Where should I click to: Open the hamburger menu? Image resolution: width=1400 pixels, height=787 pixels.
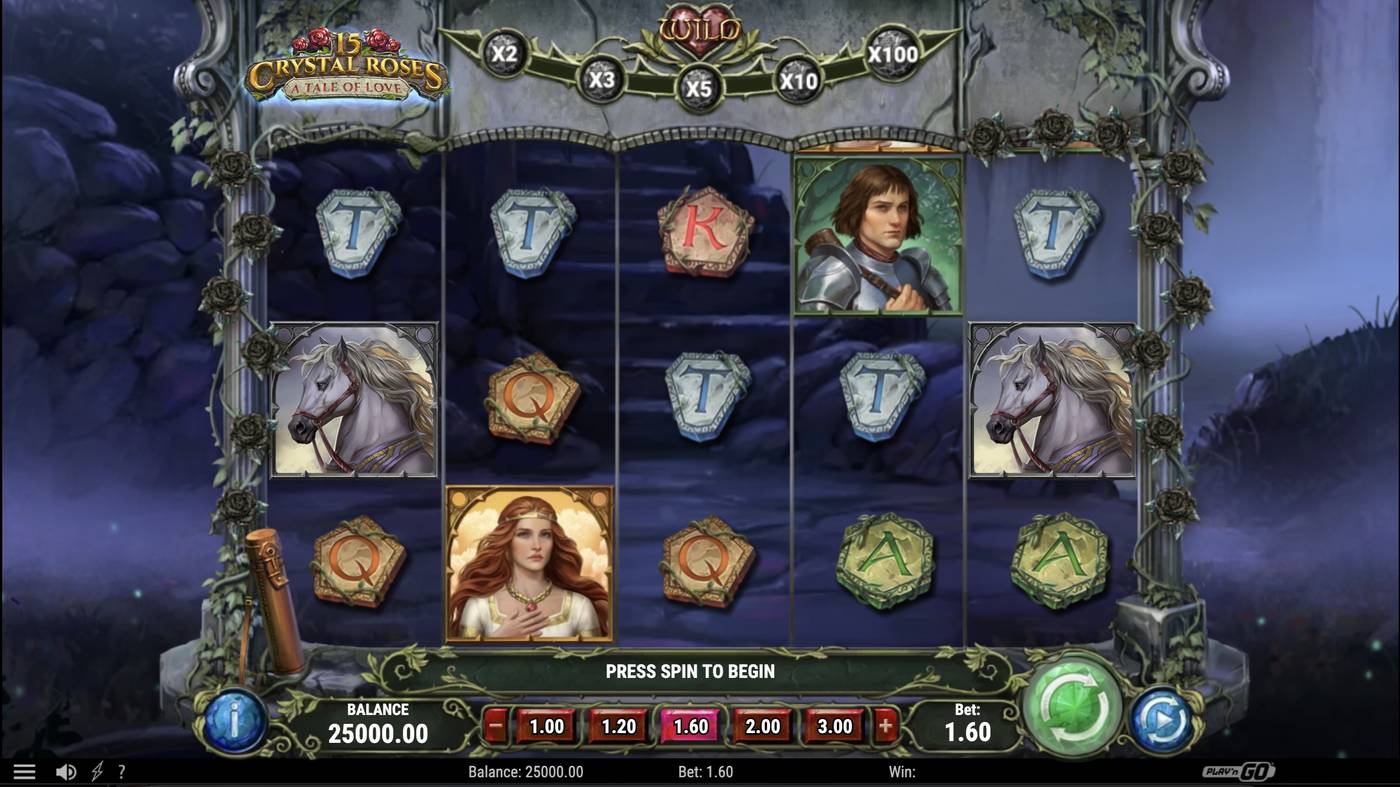(x=25, y=770)
